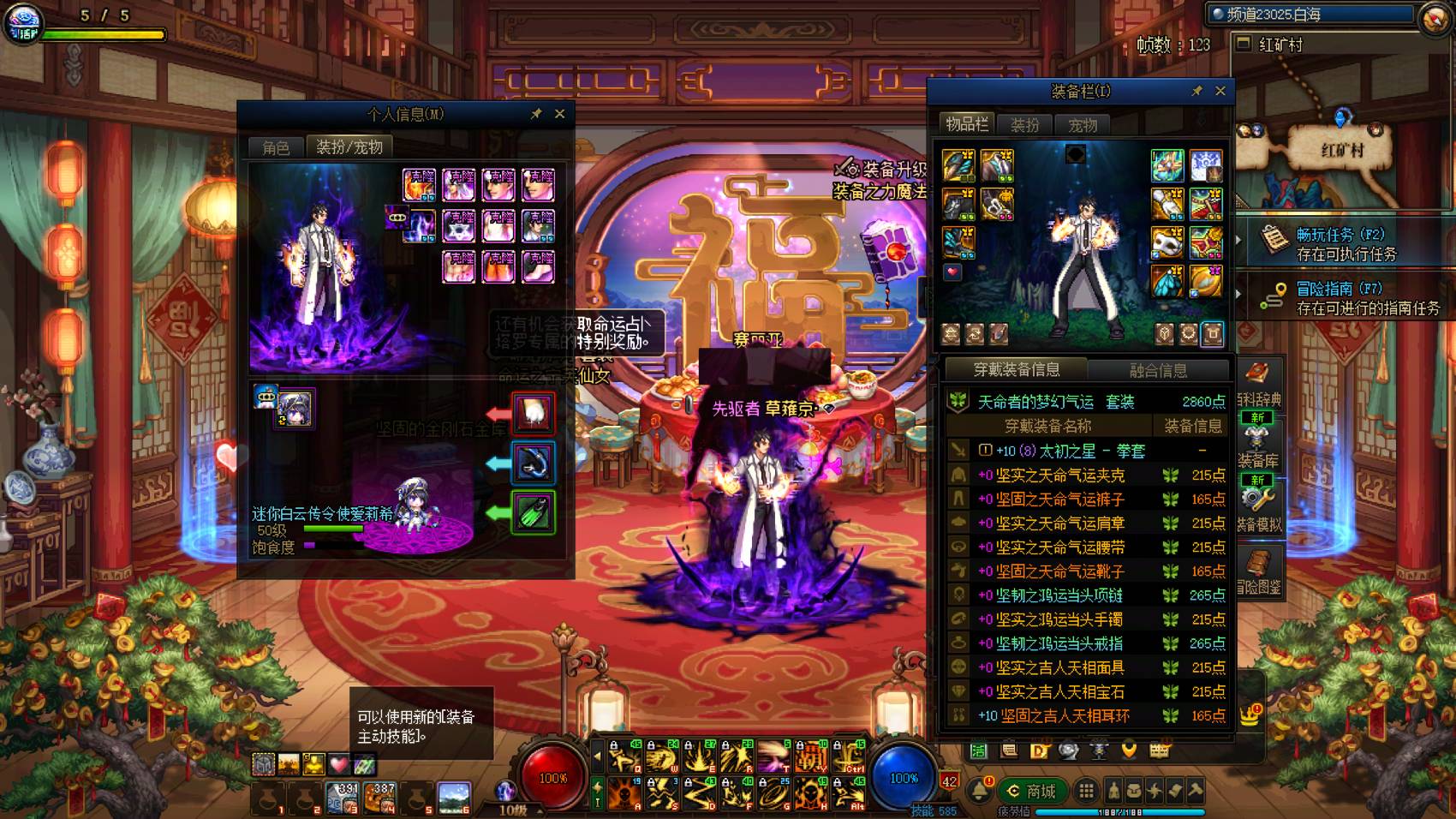Switch to the 角色 tab
The image size is (1456, 819).
[276, 147]
